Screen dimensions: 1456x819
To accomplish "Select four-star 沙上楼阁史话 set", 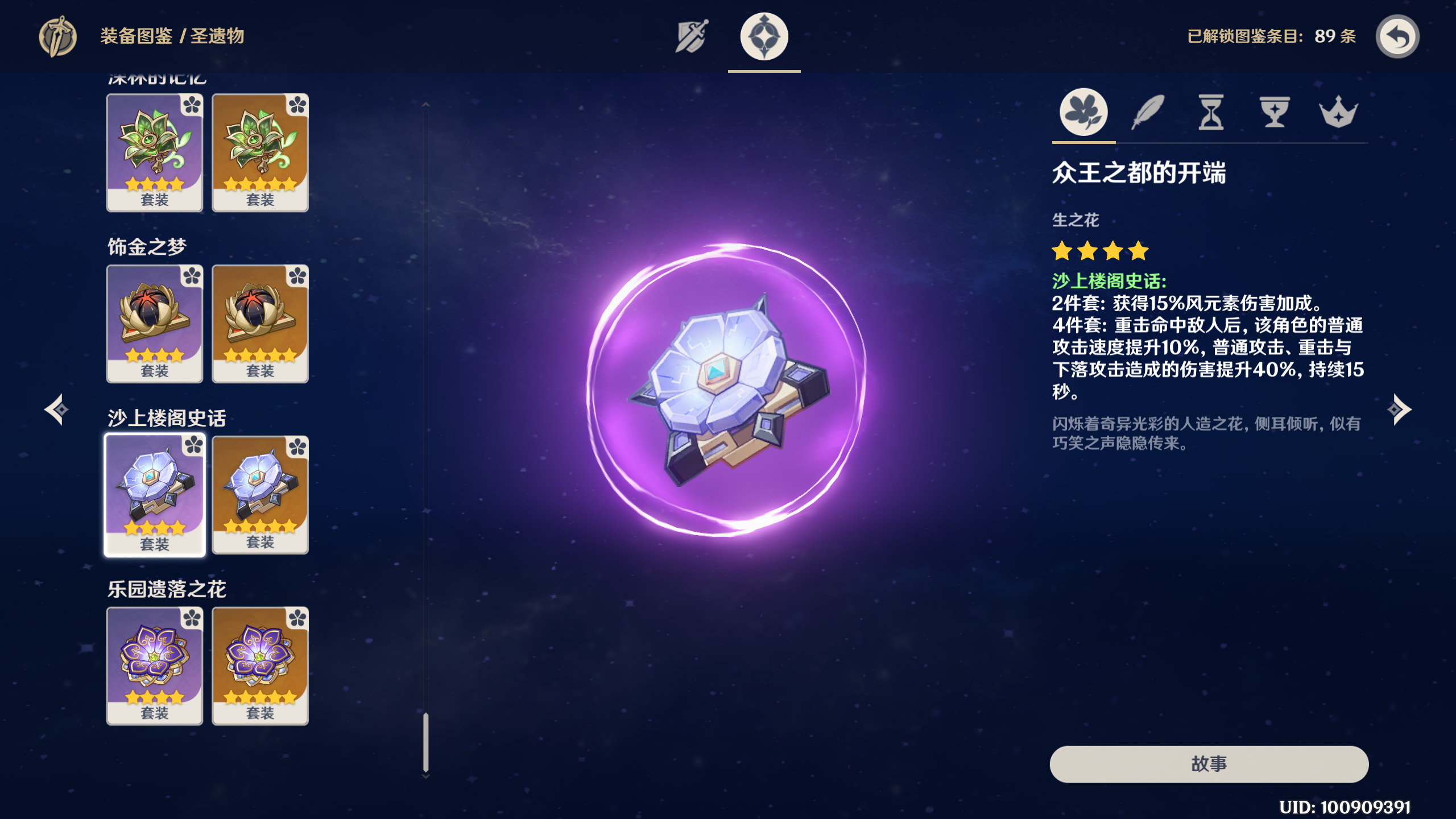I will pyautogui.click(x=155, y=495).
